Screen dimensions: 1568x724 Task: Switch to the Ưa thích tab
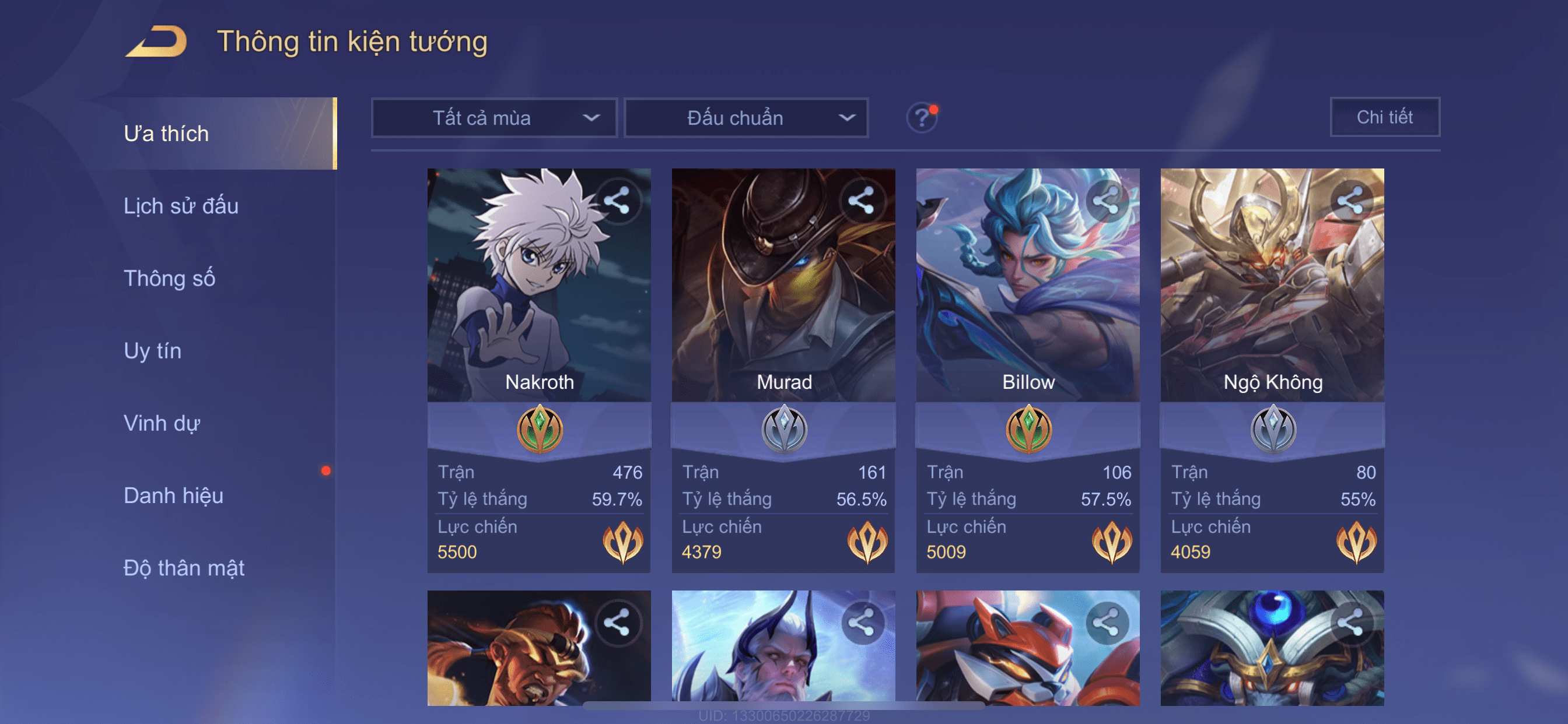[x=166, y=133]
